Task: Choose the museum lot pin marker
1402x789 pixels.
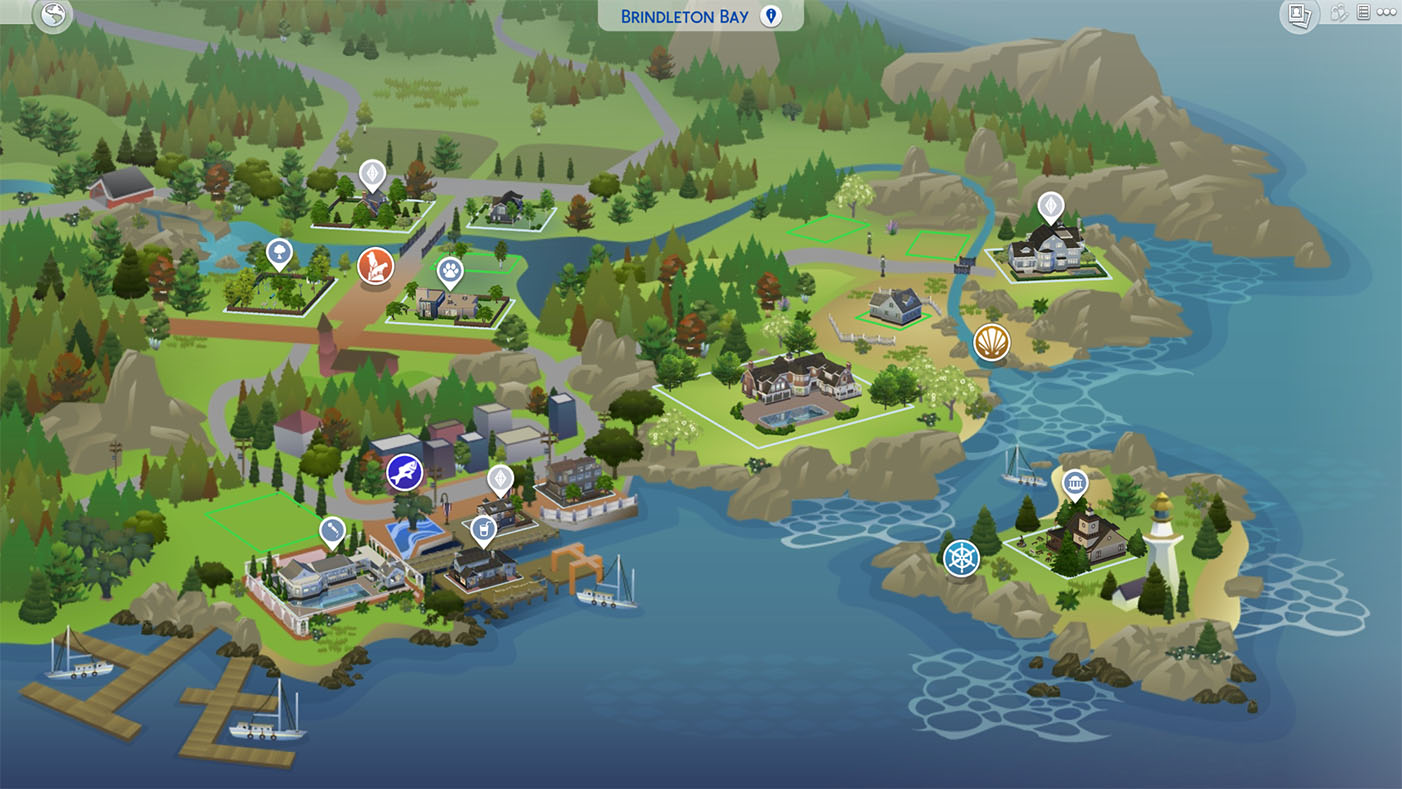Action: point(1075,485)
